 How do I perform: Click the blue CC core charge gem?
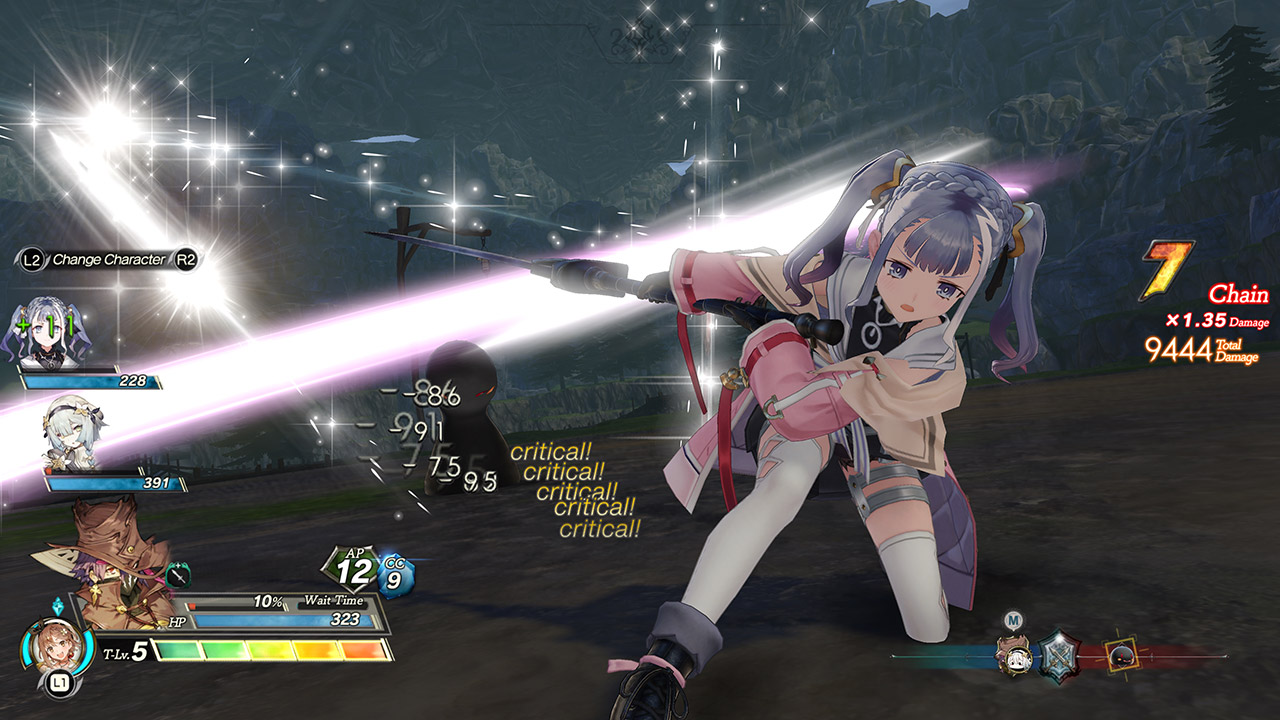pyautogui.click(x=396, y=576)
